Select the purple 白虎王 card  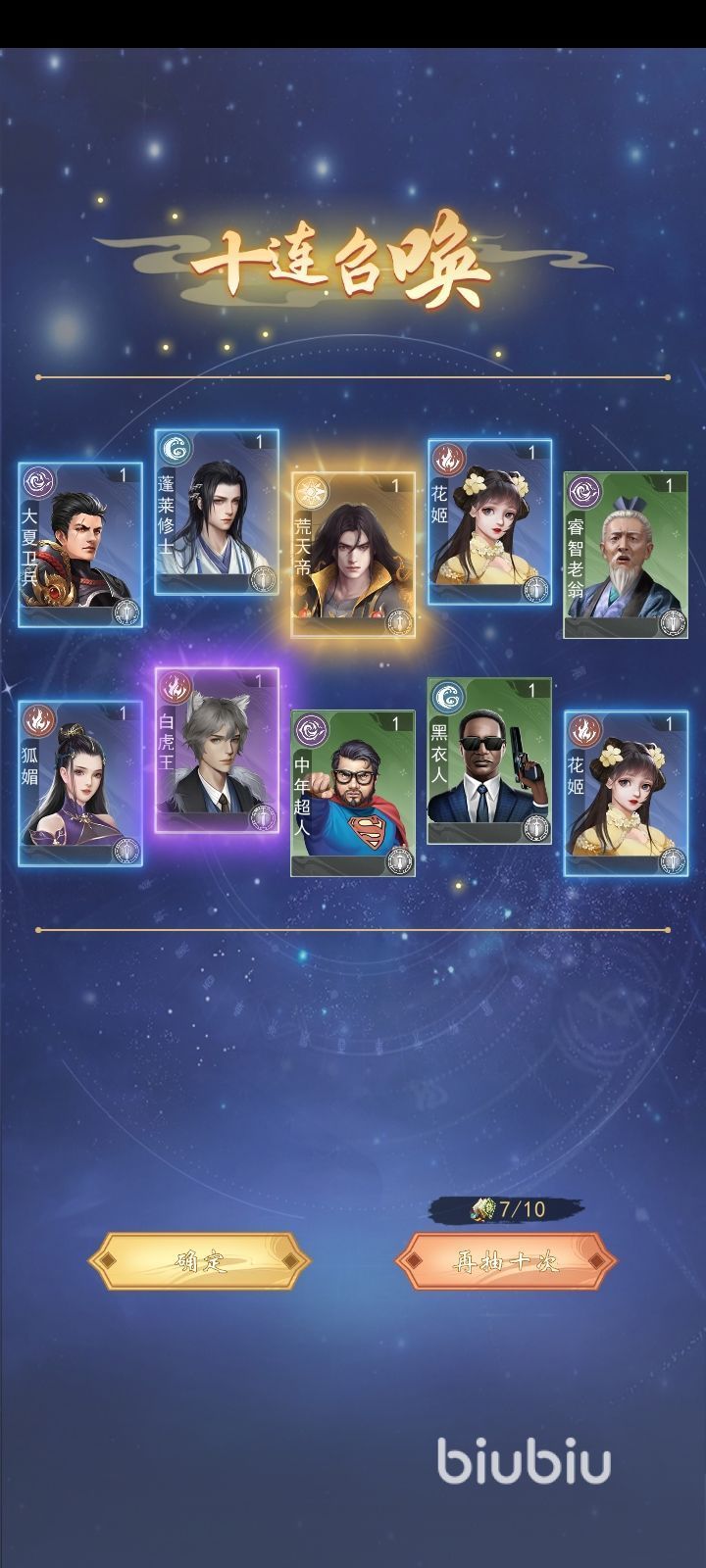(217, 751)
